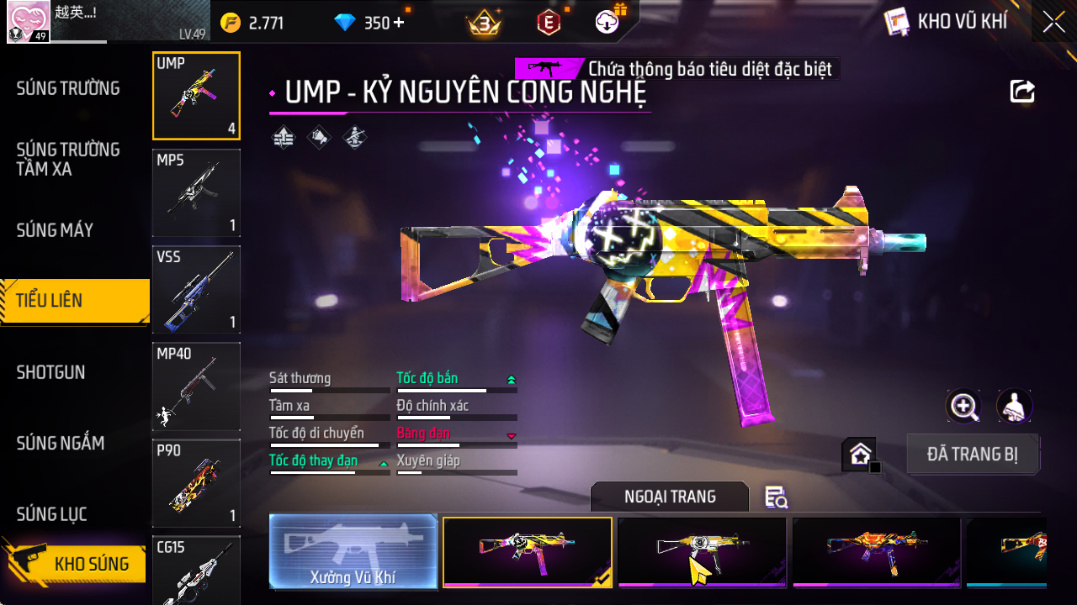Preview skin on character icon
This screenshot has height=605, width=1077.
point(1014,406)
